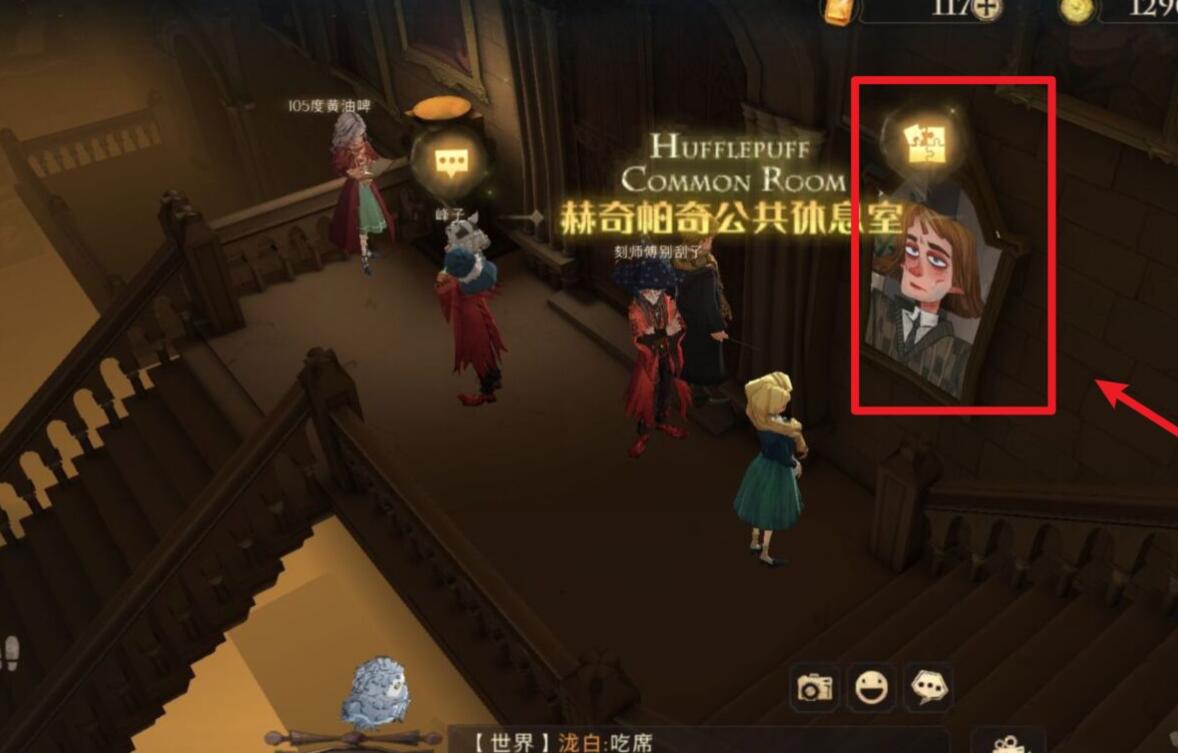Click the movie camera icon button
This screenshot has width=1178, height=753.
(x=1009, y=742)
